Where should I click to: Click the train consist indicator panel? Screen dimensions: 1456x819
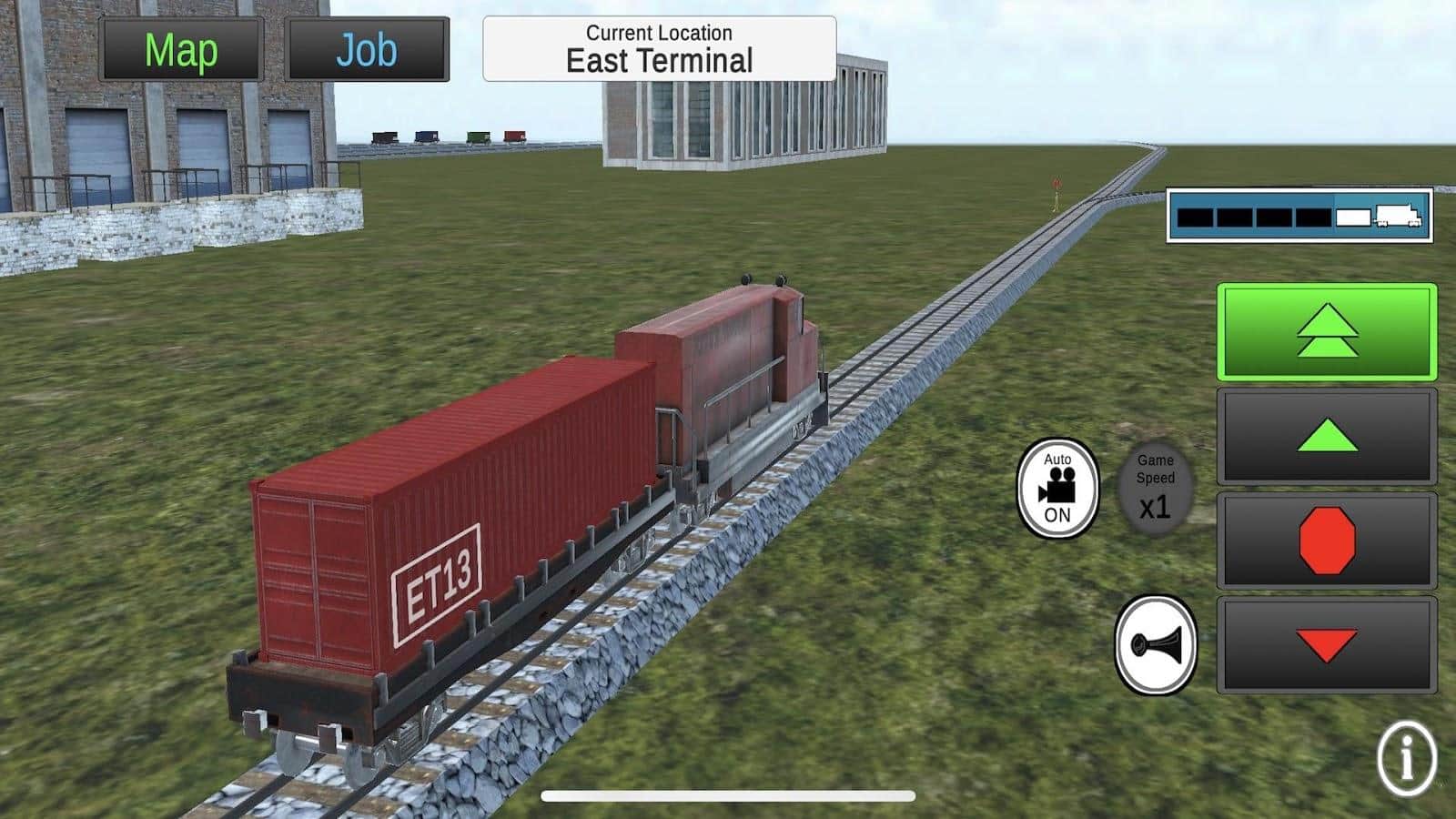[x=1299, y=216]
